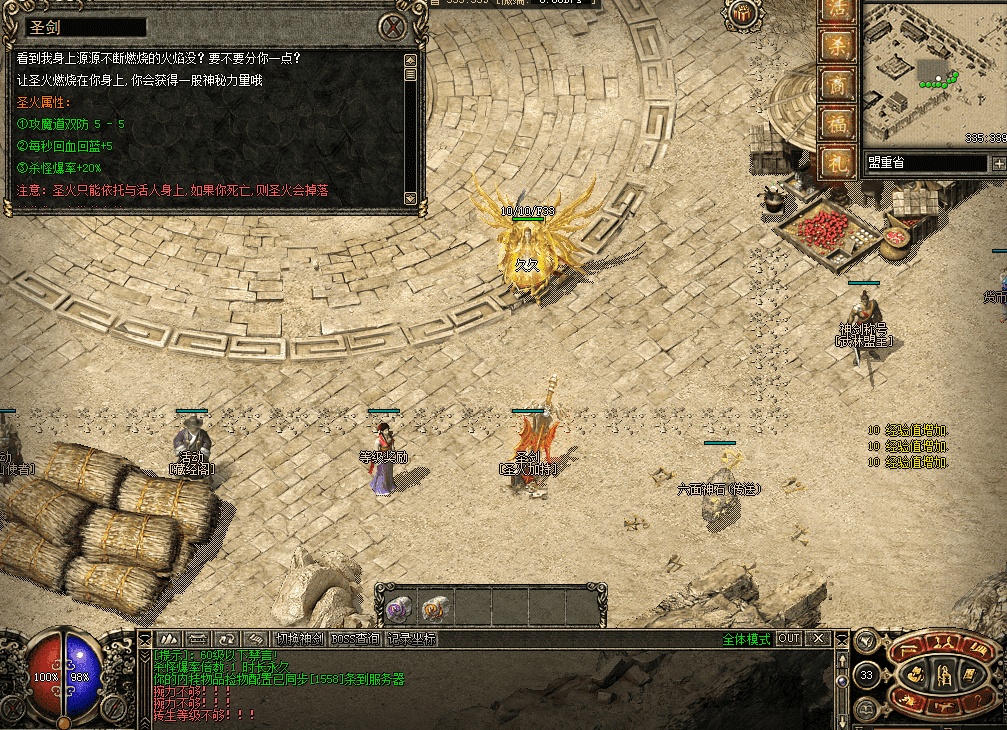The image size is (1007, 730).
Task: Select the 杀 side menu button
Action: click(835, 46)
